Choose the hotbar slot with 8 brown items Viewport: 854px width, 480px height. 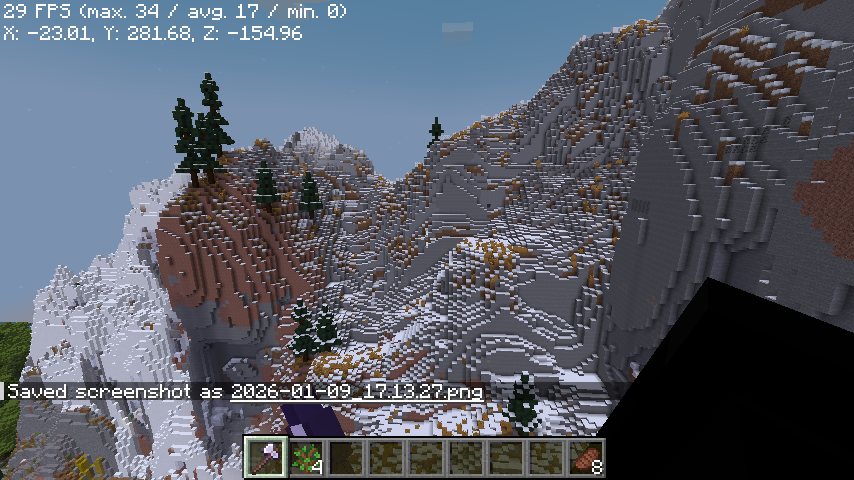coord(587,458)
